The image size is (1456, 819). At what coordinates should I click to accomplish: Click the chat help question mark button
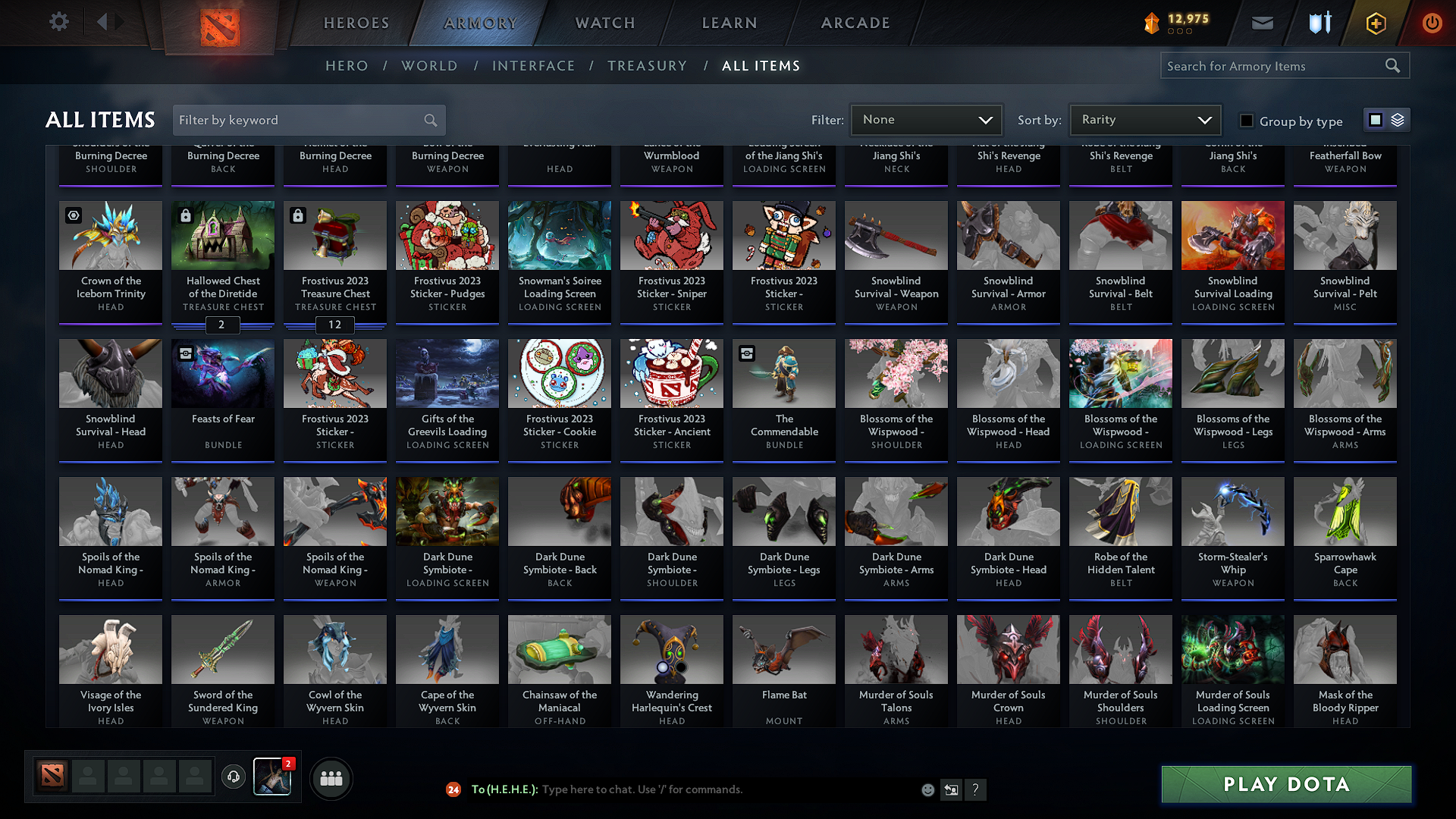(x=976, y=789)
